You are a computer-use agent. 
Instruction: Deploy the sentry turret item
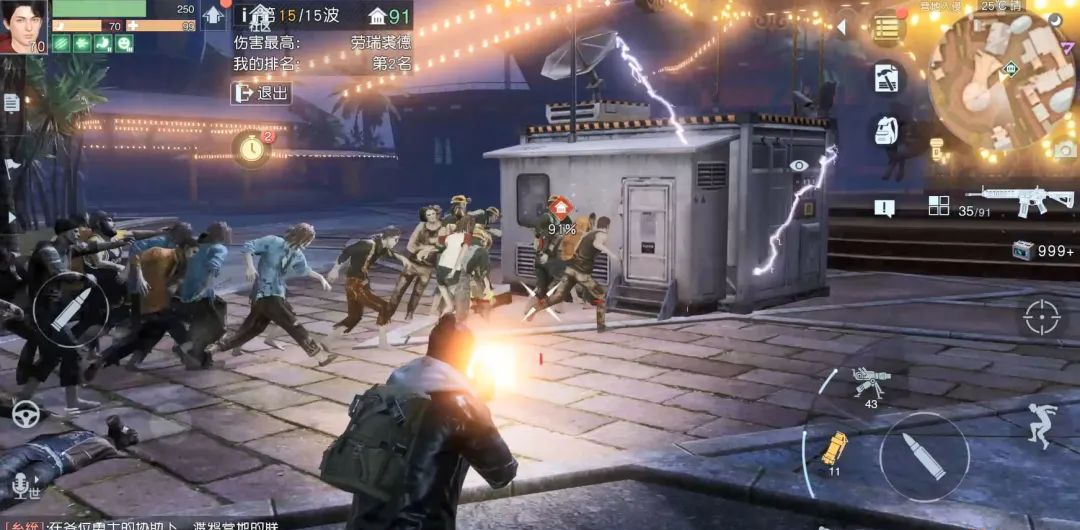coord(866,383)
